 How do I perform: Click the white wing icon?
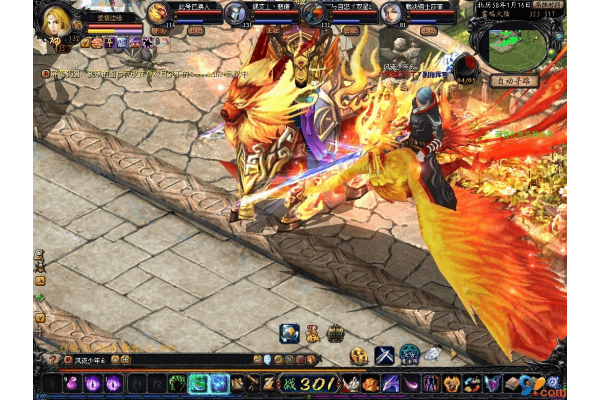(432, 353)
